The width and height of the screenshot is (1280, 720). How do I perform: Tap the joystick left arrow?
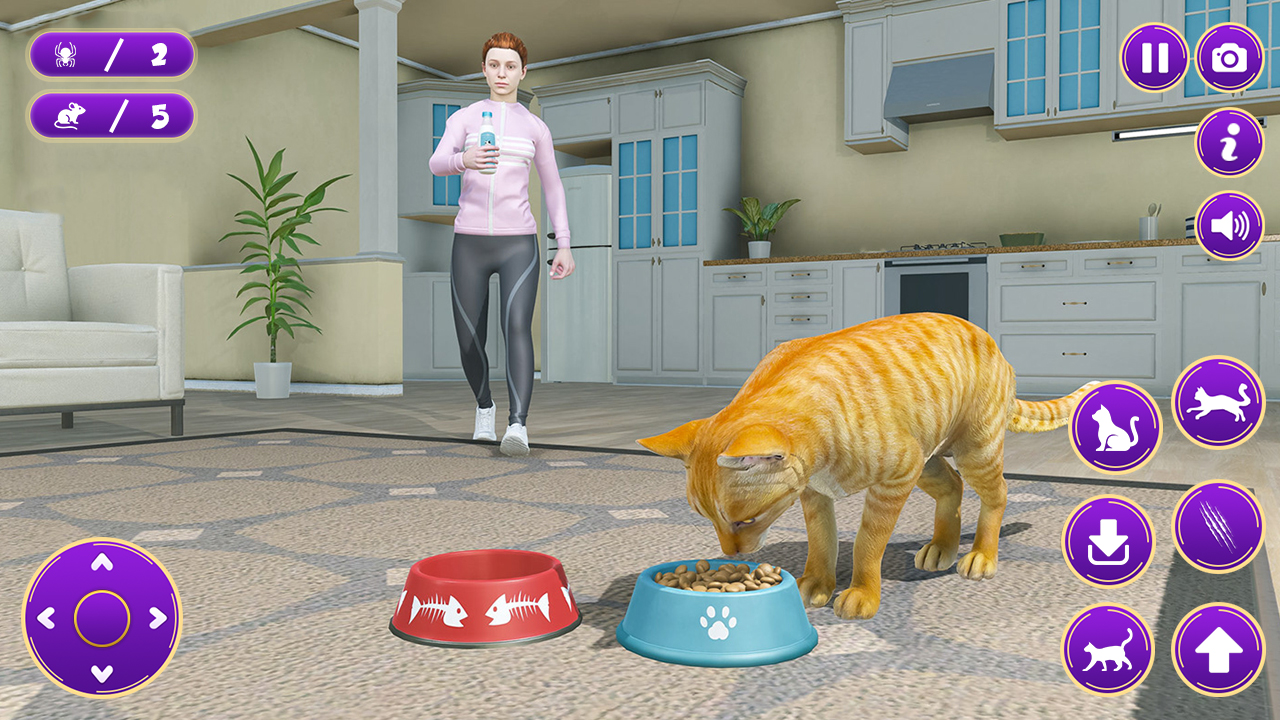pyautogui.click(x=48, y=618)
